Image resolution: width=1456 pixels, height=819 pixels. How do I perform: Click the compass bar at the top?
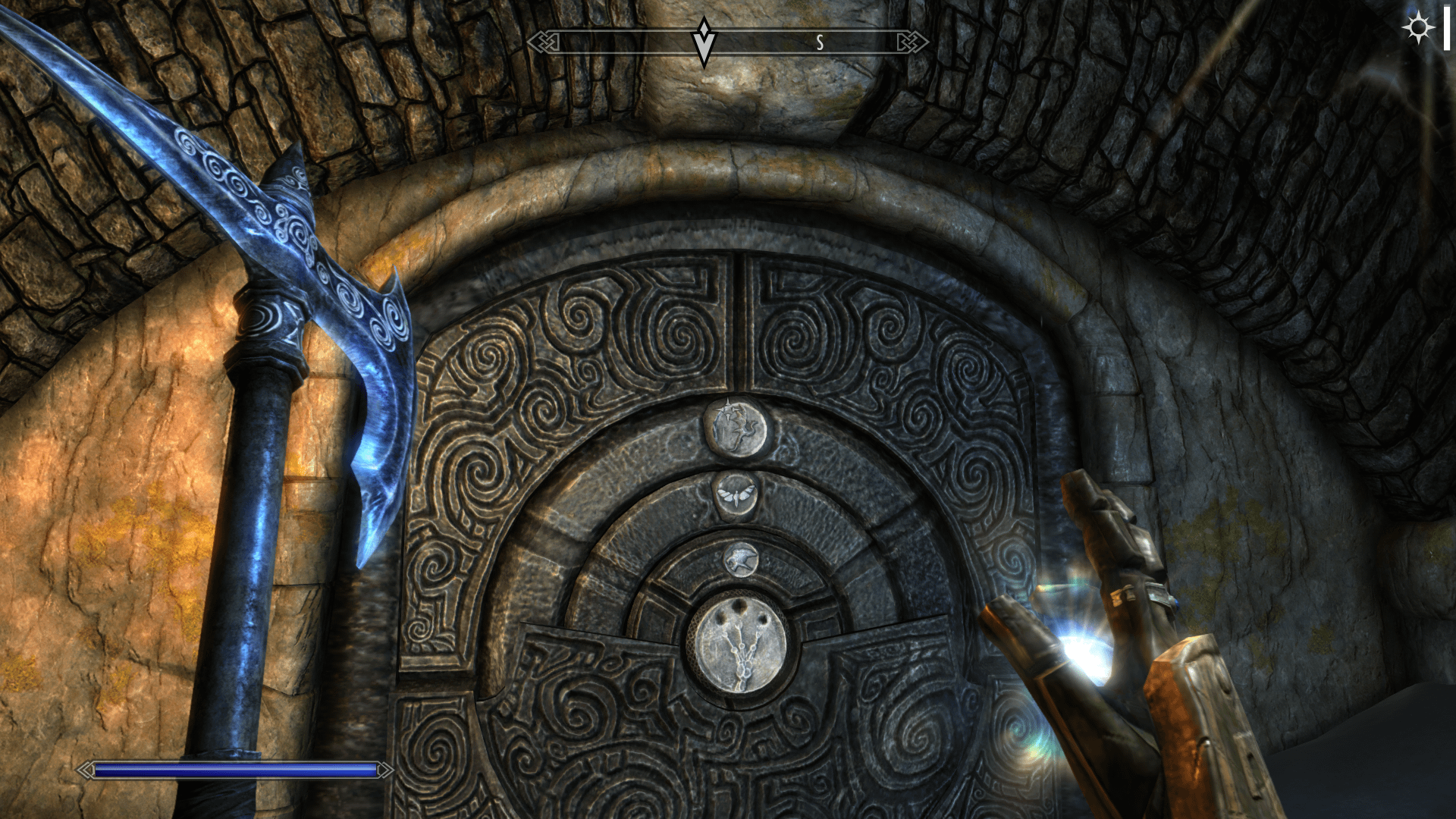pos(727,42)
